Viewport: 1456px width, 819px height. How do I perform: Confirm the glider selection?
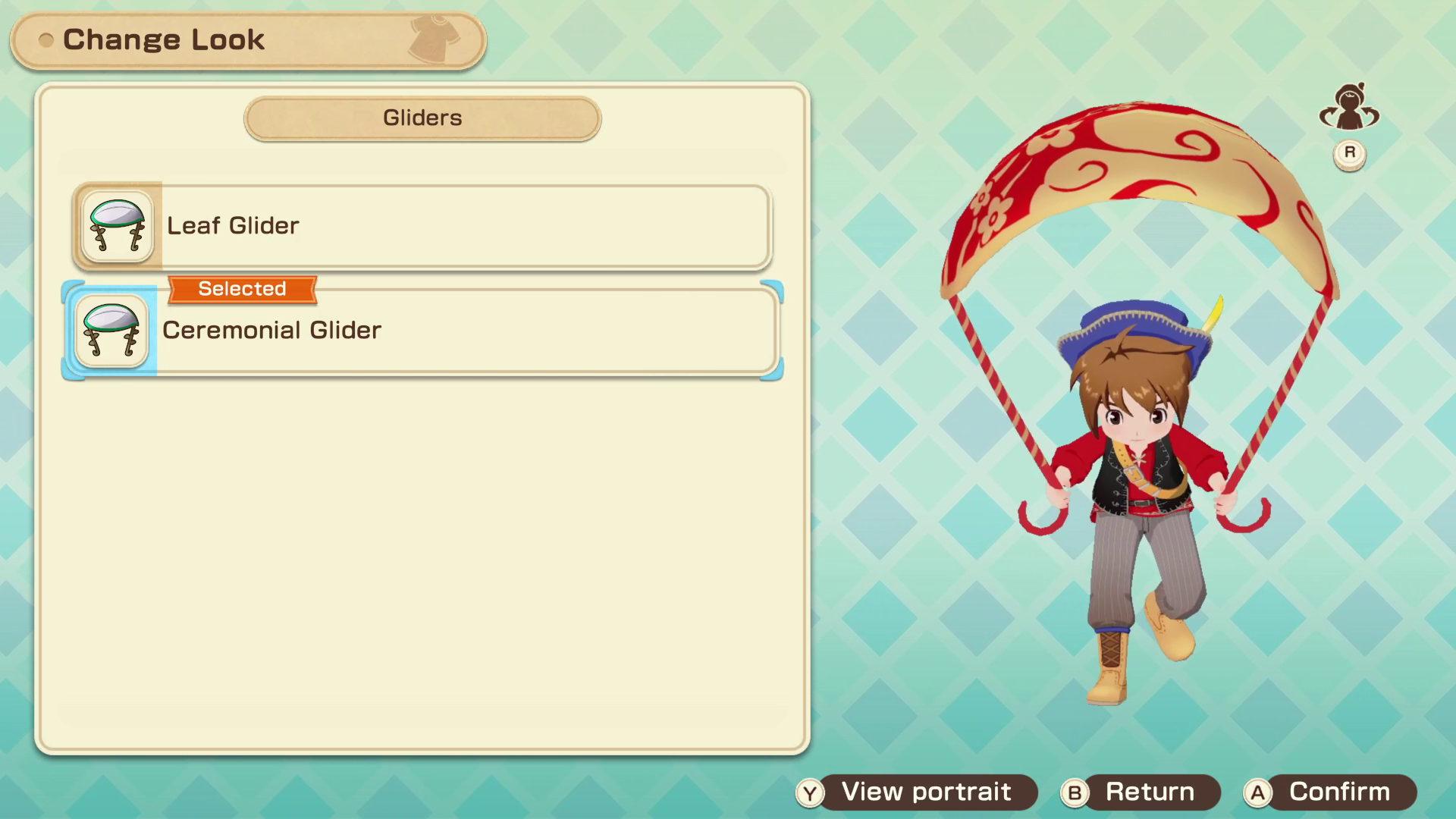(x=1330, y=792)
